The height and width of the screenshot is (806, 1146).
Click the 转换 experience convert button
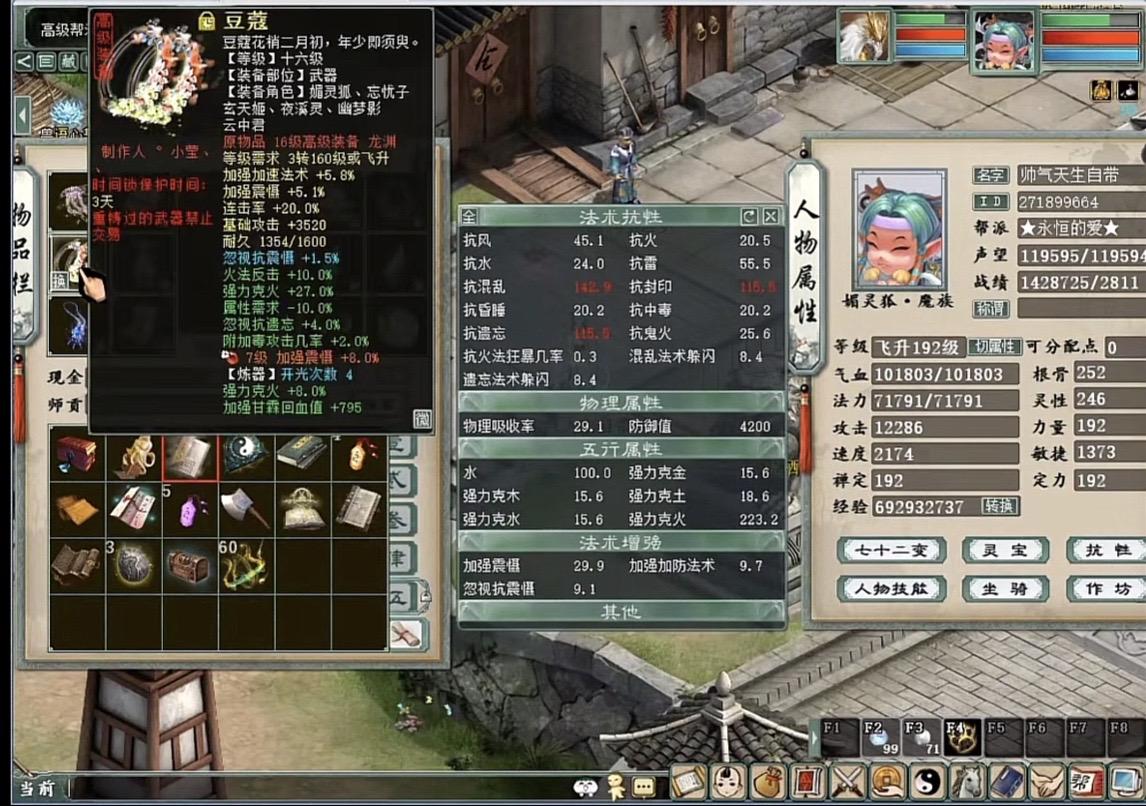(x=999, y=506)
